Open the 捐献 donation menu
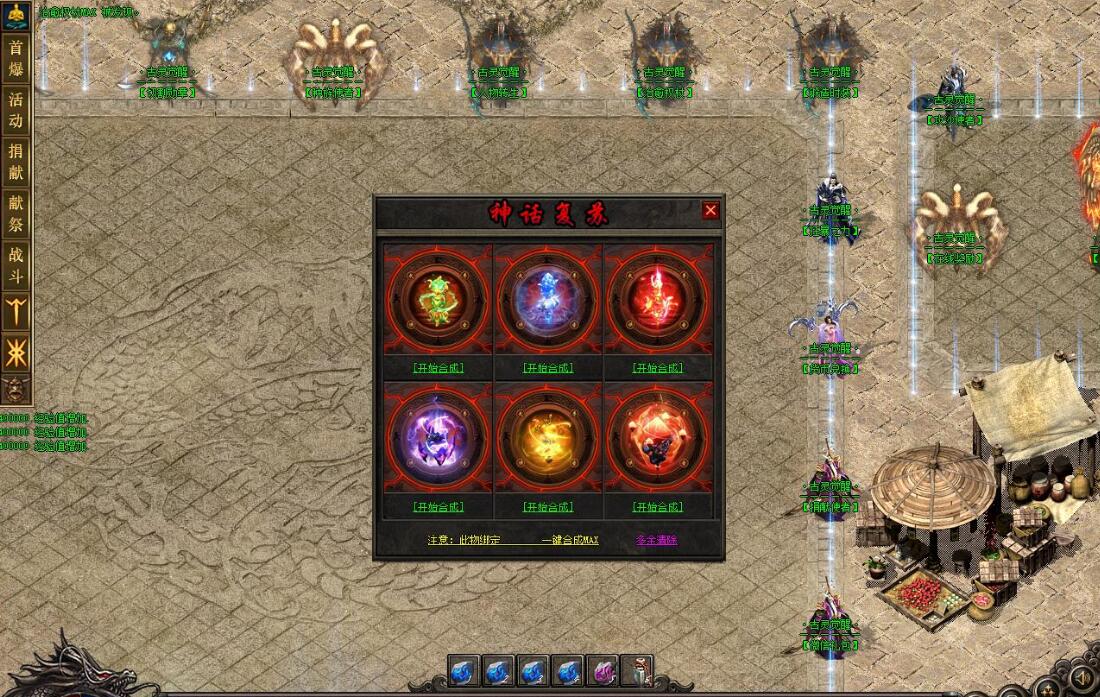The image size is (1100, 697). coord(16,162)
